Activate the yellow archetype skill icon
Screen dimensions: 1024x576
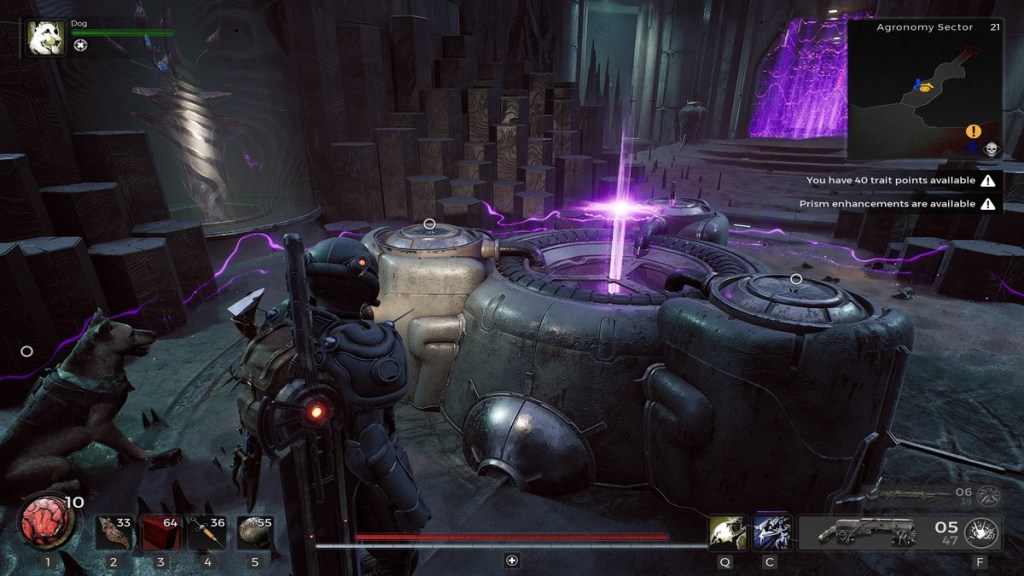pos(726,532)
